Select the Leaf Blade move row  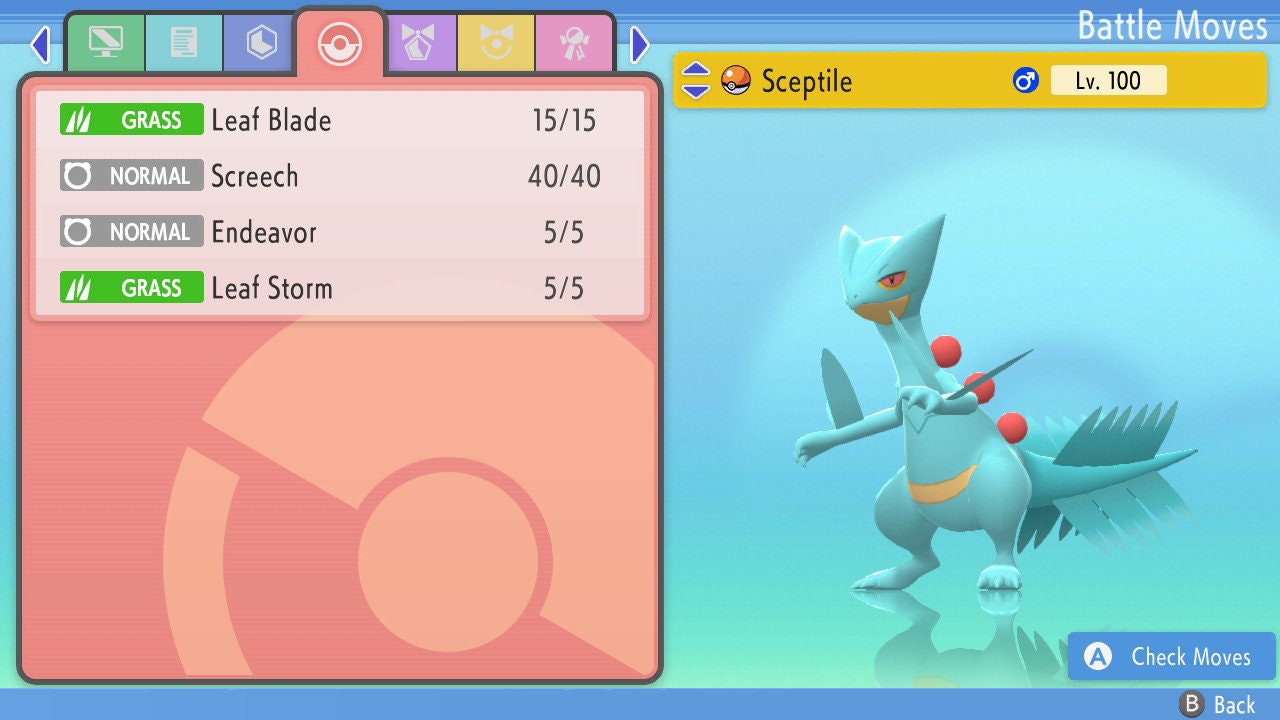340,121
